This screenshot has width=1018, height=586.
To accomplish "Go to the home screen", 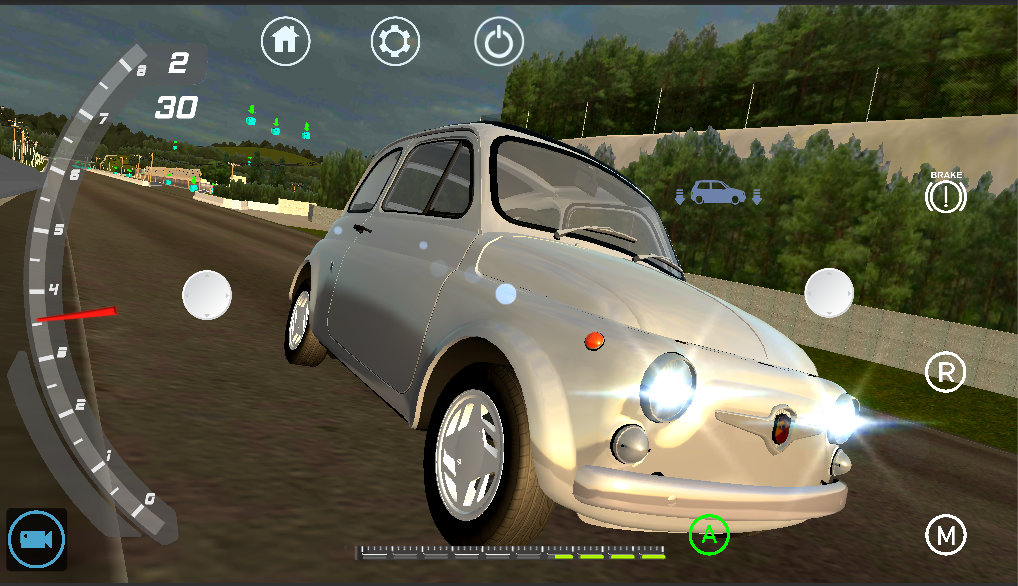I will 286,41.
